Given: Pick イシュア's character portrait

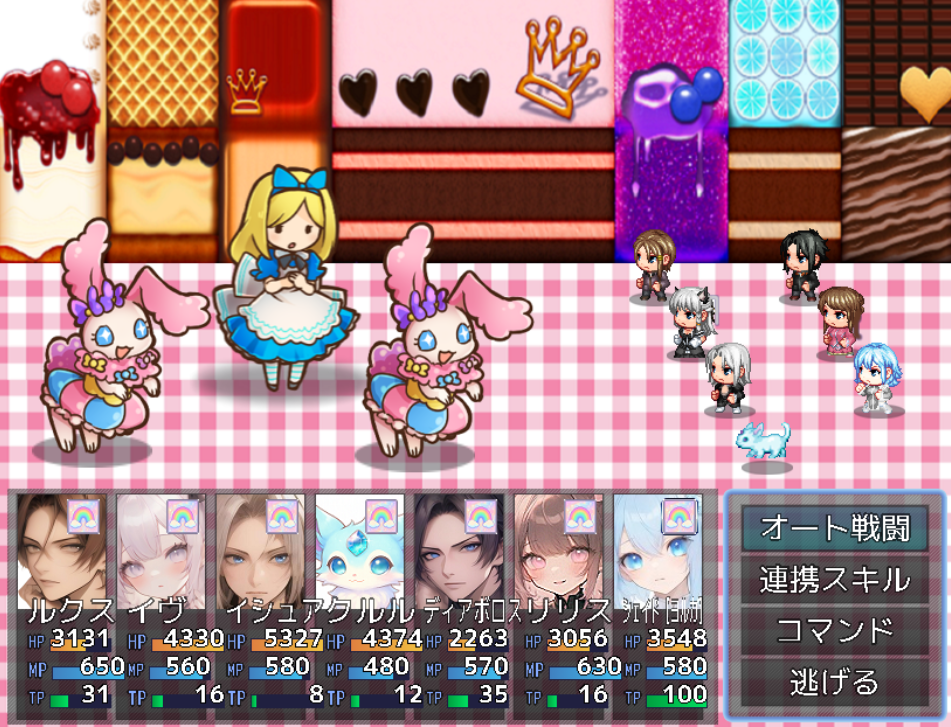Looking at the screenshot, I should [260, 550].
